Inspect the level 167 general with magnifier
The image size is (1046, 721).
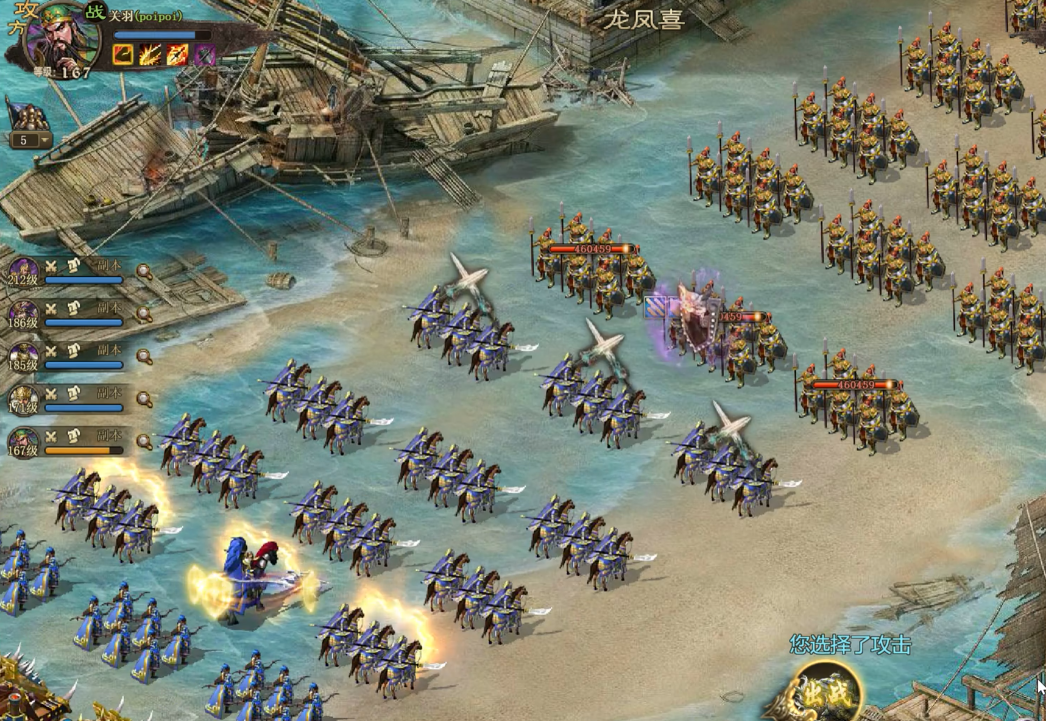click(x=144, y=441)
